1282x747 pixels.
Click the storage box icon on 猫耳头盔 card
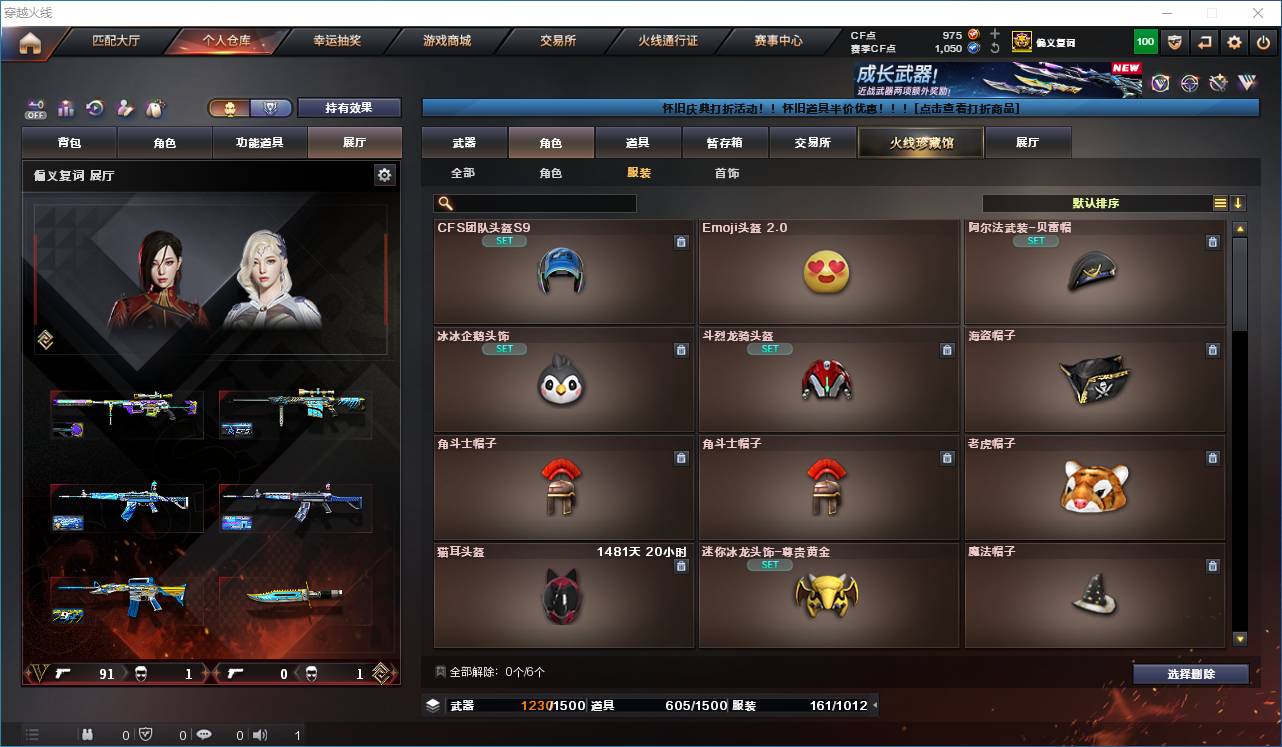pyautogui.click(x=682, y=566)
